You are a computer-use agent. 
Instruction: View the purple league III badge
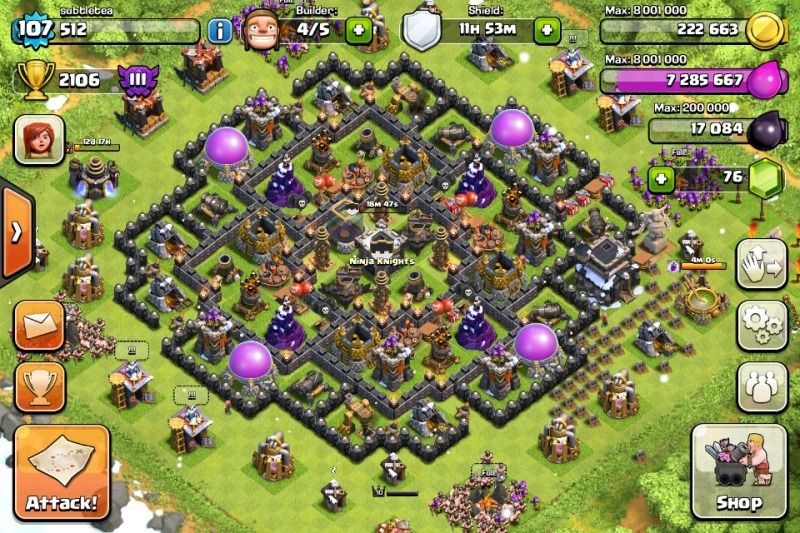(133, 78)
